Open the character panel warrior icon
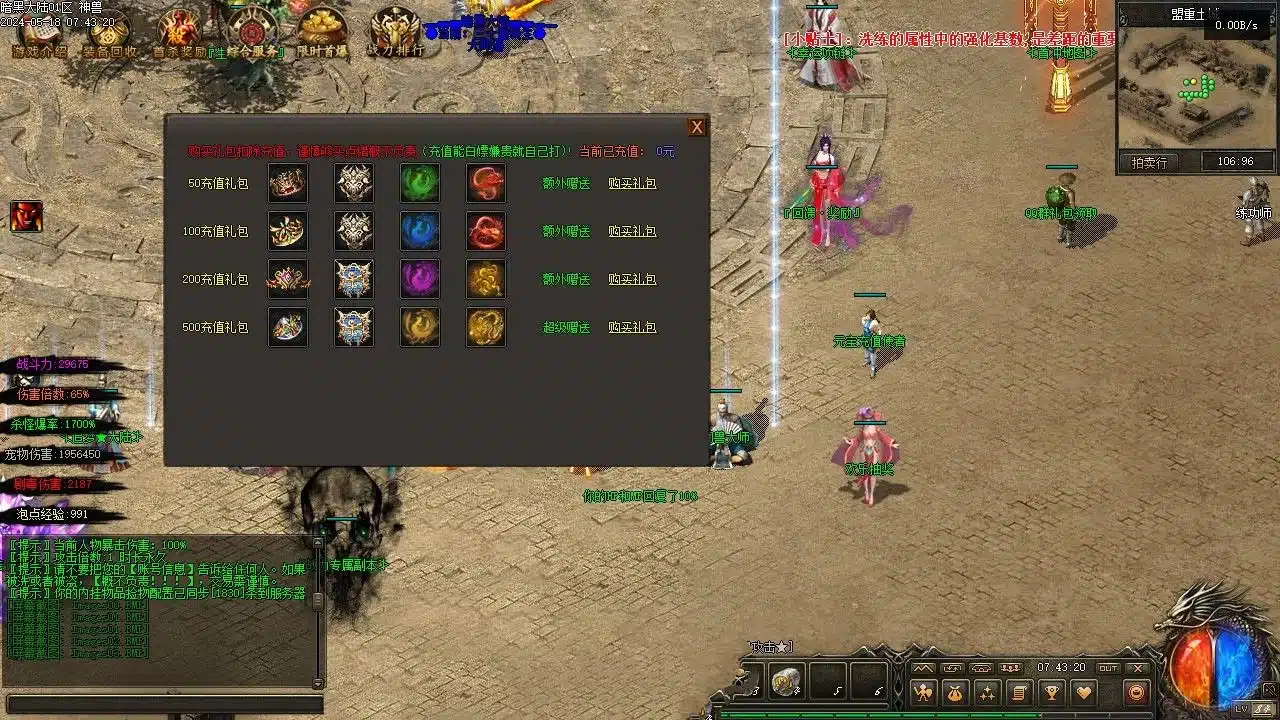Screen dimensions: 1280x720 click(923, 692)
